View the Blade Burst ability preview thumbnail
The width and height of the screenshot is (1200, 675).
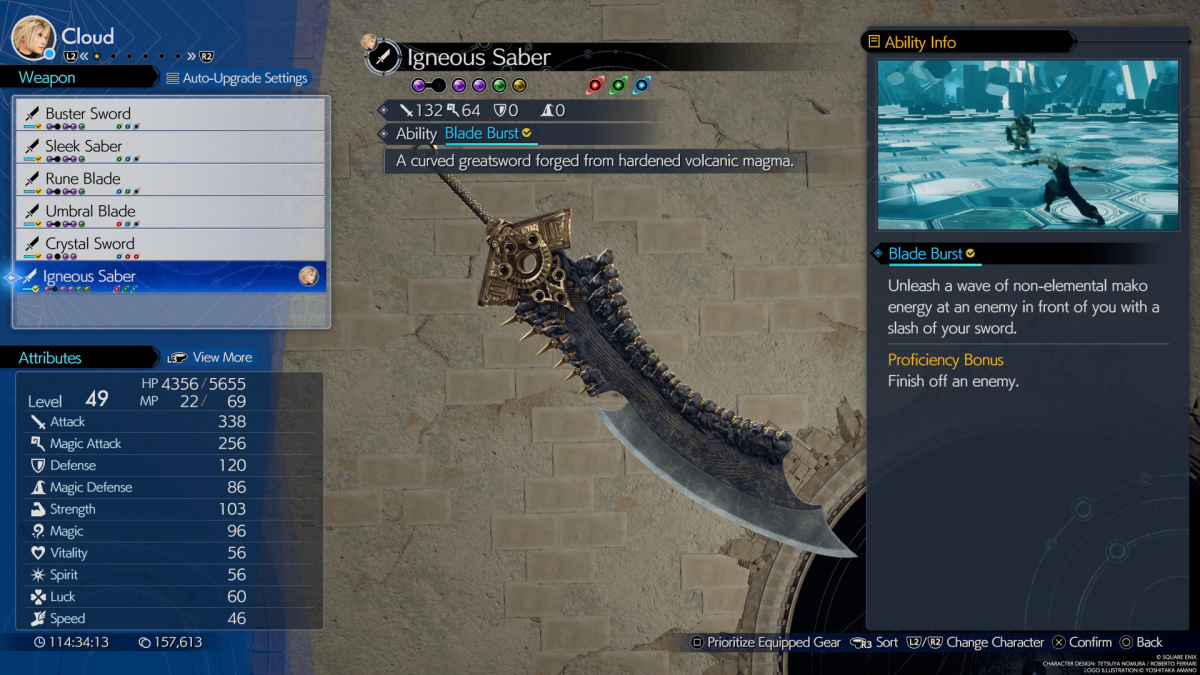coord(1027,145)
